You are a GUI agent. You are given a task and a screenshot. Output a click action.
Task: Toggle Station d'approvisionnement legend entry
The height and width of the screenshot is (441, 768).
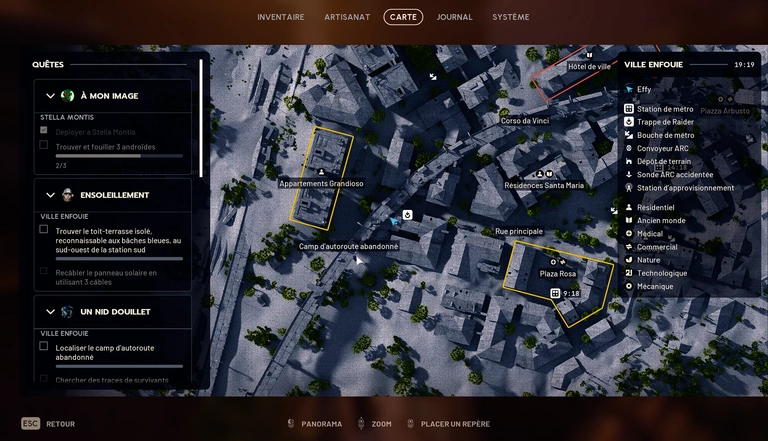click(684, 187)
